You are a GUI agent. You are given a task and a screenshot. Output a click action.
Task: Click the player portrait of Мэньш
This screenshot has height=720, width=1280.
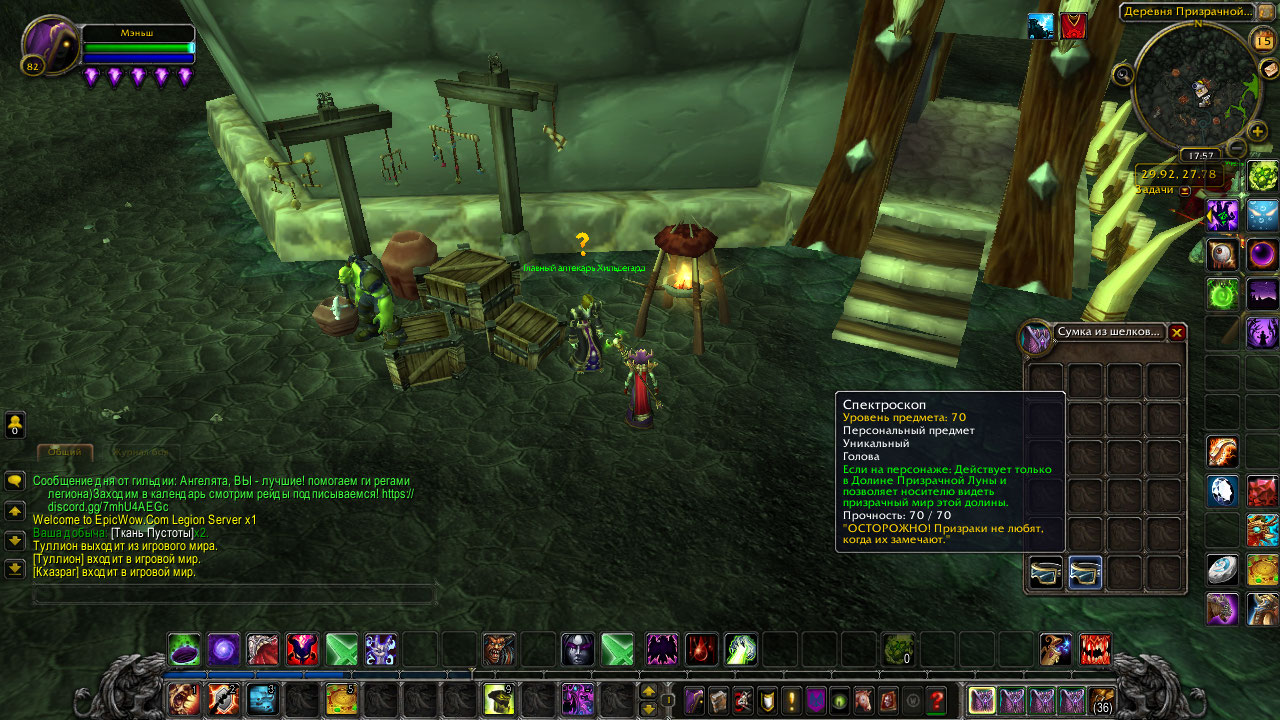[x=48, y=43]
